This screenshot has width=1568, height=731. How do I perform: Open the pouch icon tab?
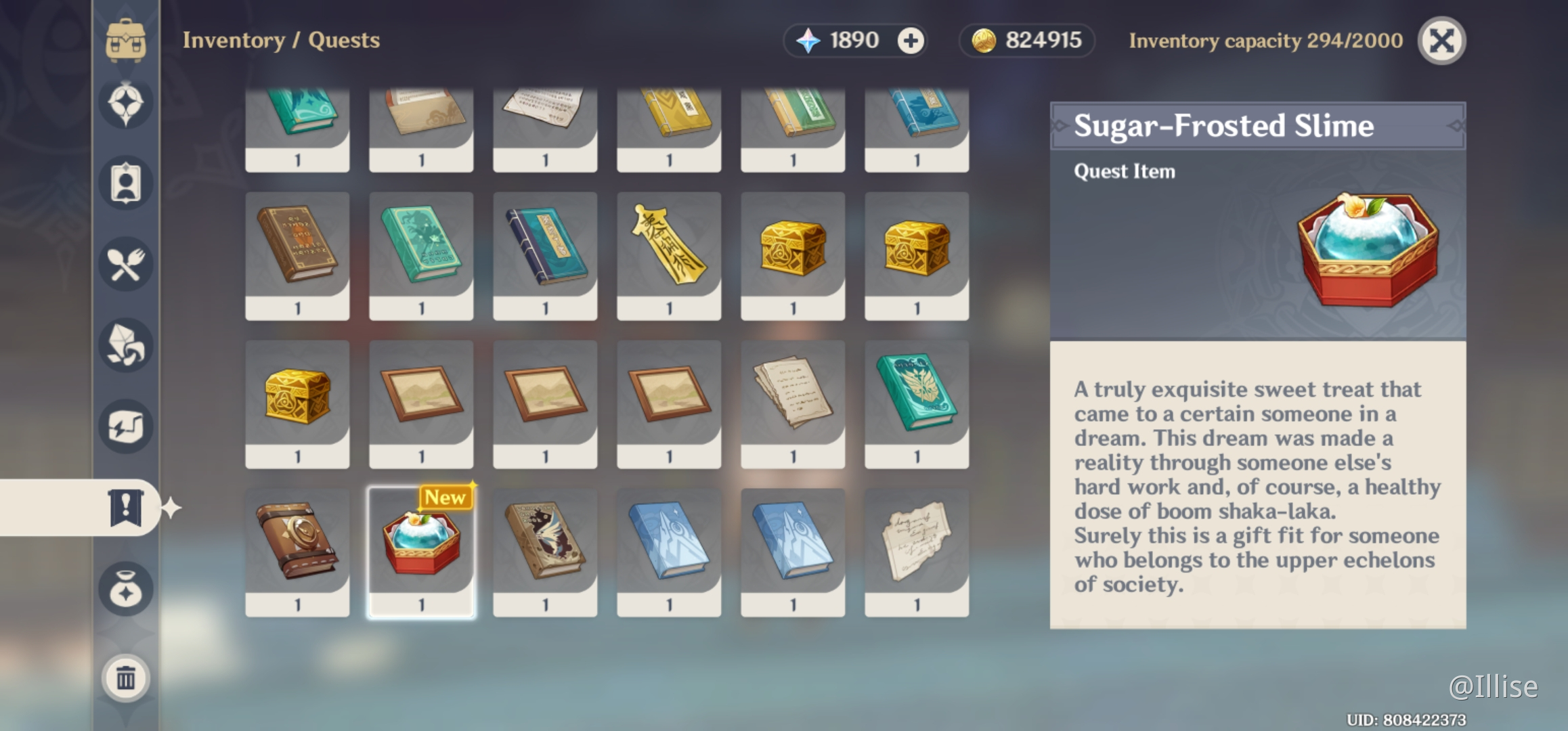pos(126,589)
